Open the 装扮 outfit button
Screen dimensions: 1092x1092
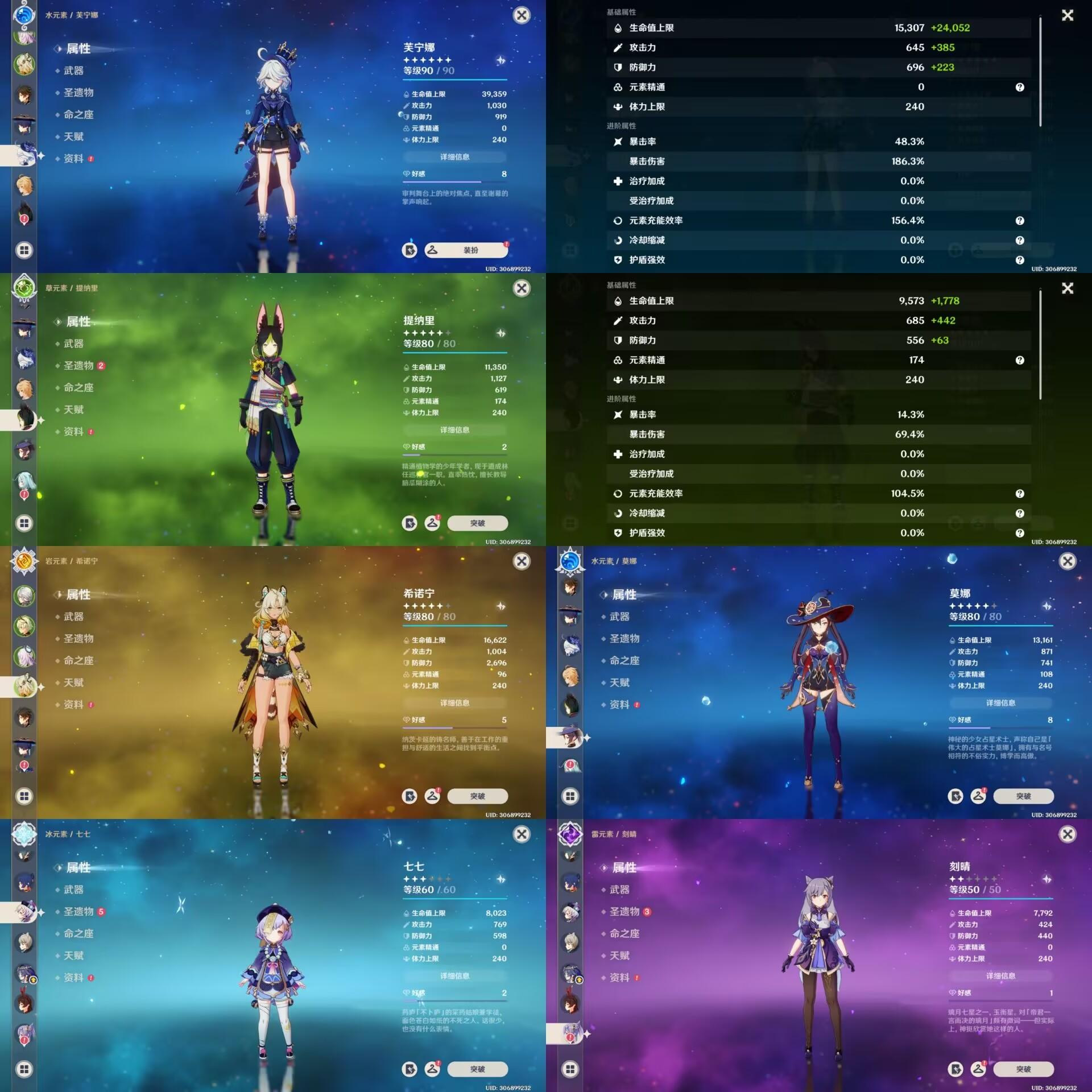click(x=466, y=250)
